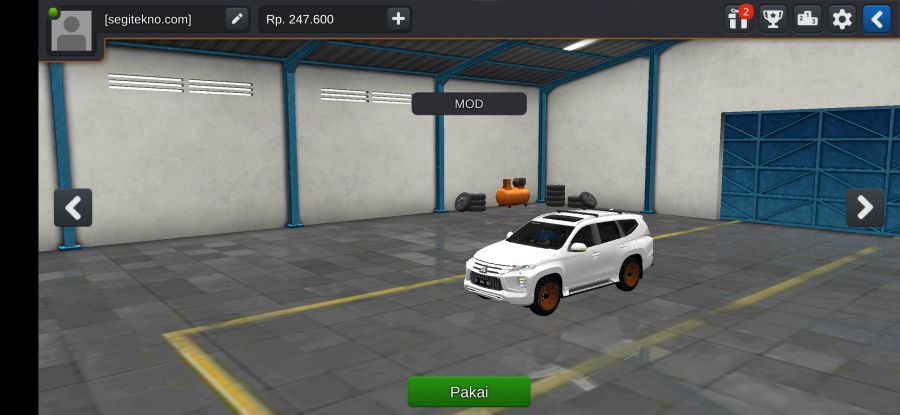Show the next vehicle with right arrow
The height and width of the screenshot is (415, 900).
coord(865,208)
